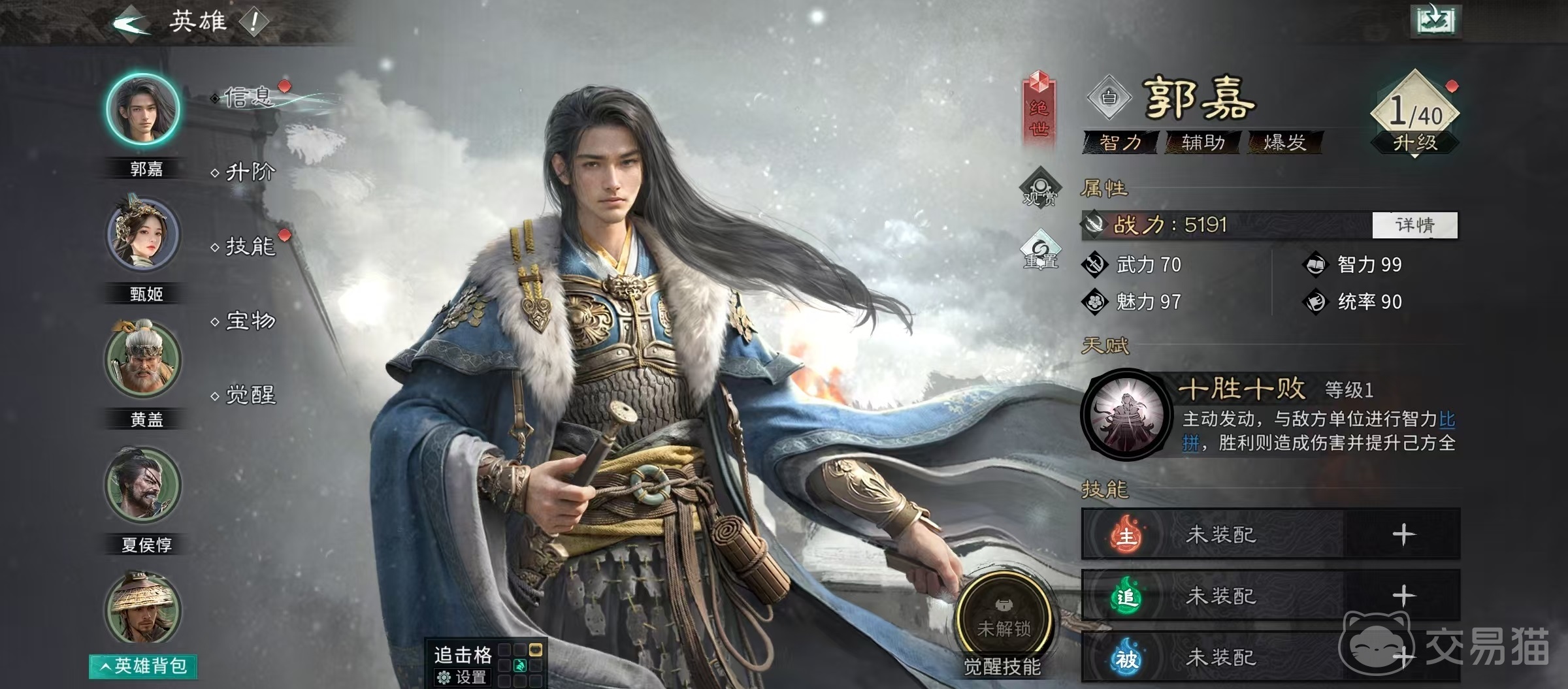The image size is (1568, 689).
Task: Click the 升级 level-up button
Action: click(1414, 142)
